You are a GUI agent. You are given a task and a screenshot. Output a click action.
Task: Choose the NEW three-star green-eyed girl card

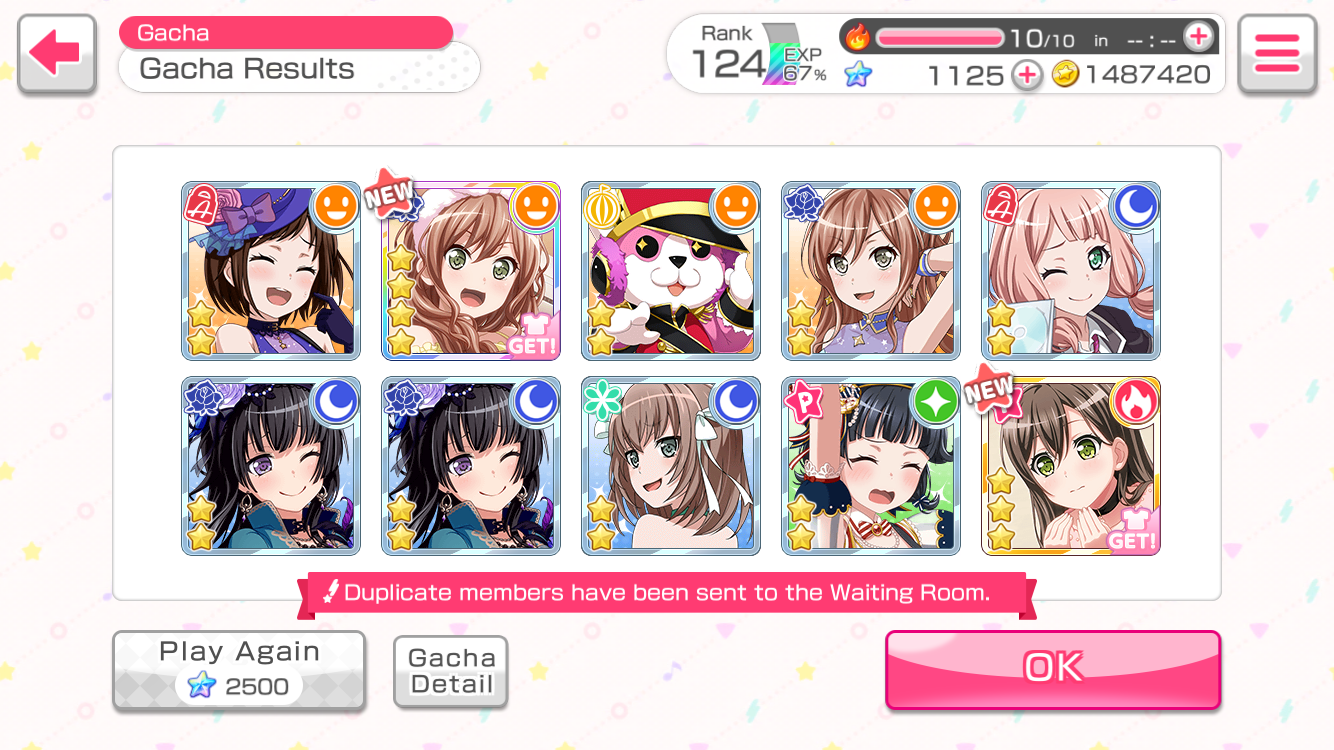click(1071, 466)
